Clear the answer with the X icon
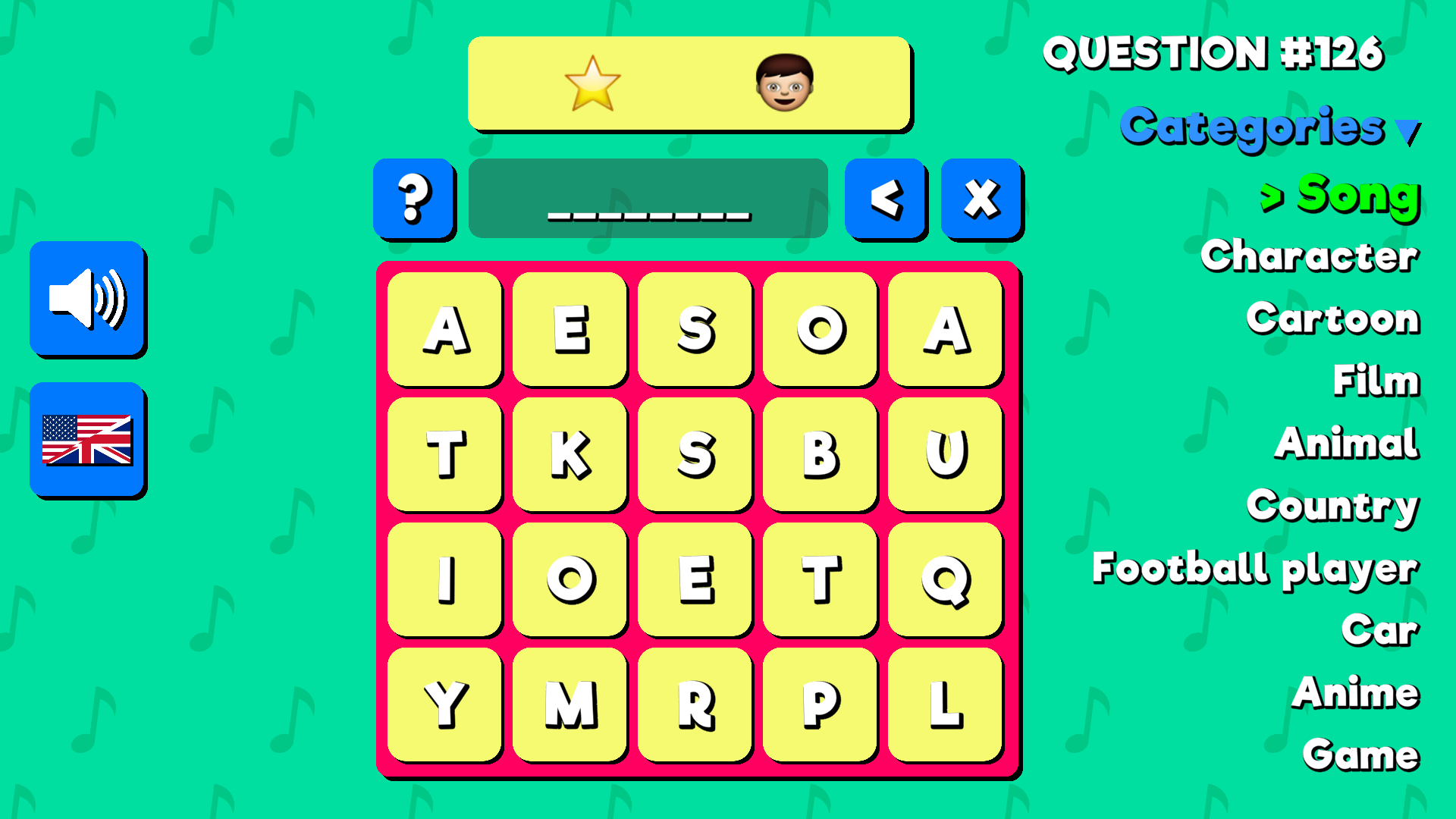 coord(980,199)
